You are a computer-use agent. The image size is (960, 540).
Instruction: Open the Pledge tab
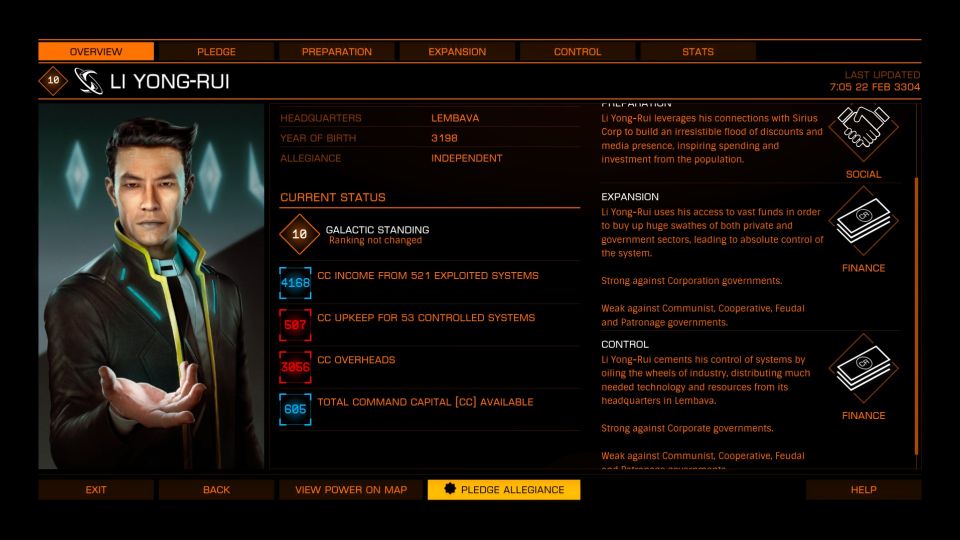pos(216,51)
